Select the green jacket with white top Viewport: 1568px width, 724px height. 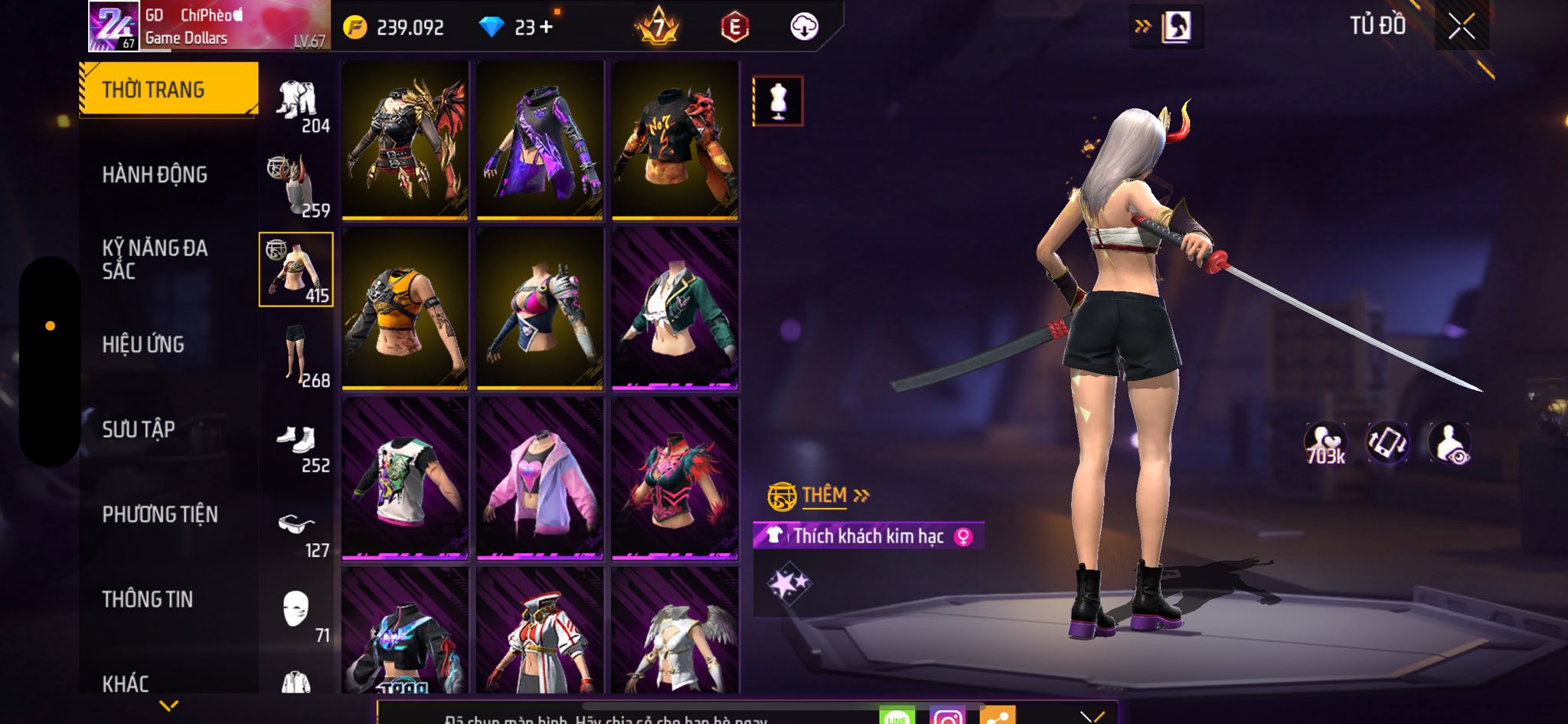tap(675, 309)
